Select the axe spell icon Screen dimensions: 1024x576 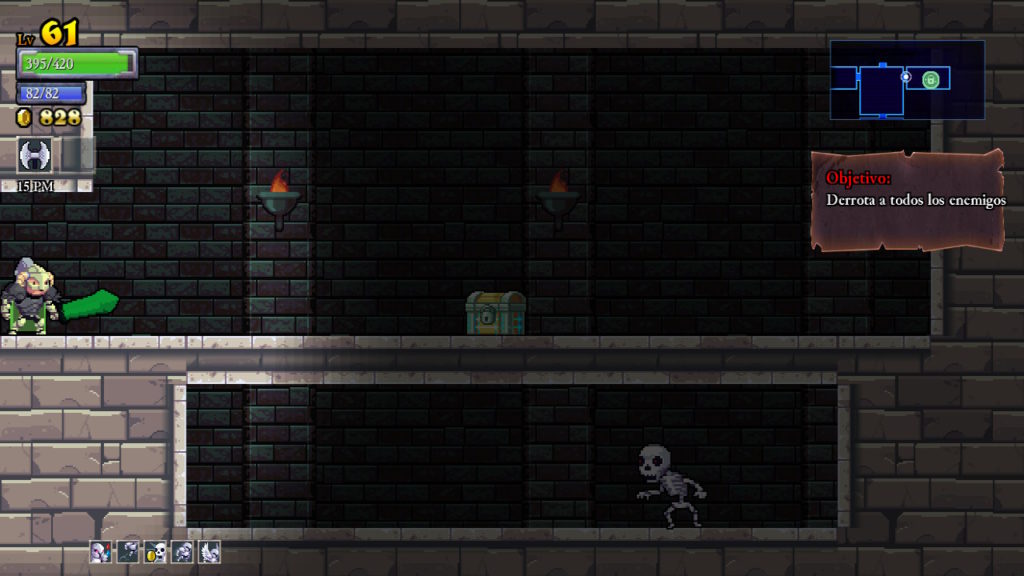[35, 155]
